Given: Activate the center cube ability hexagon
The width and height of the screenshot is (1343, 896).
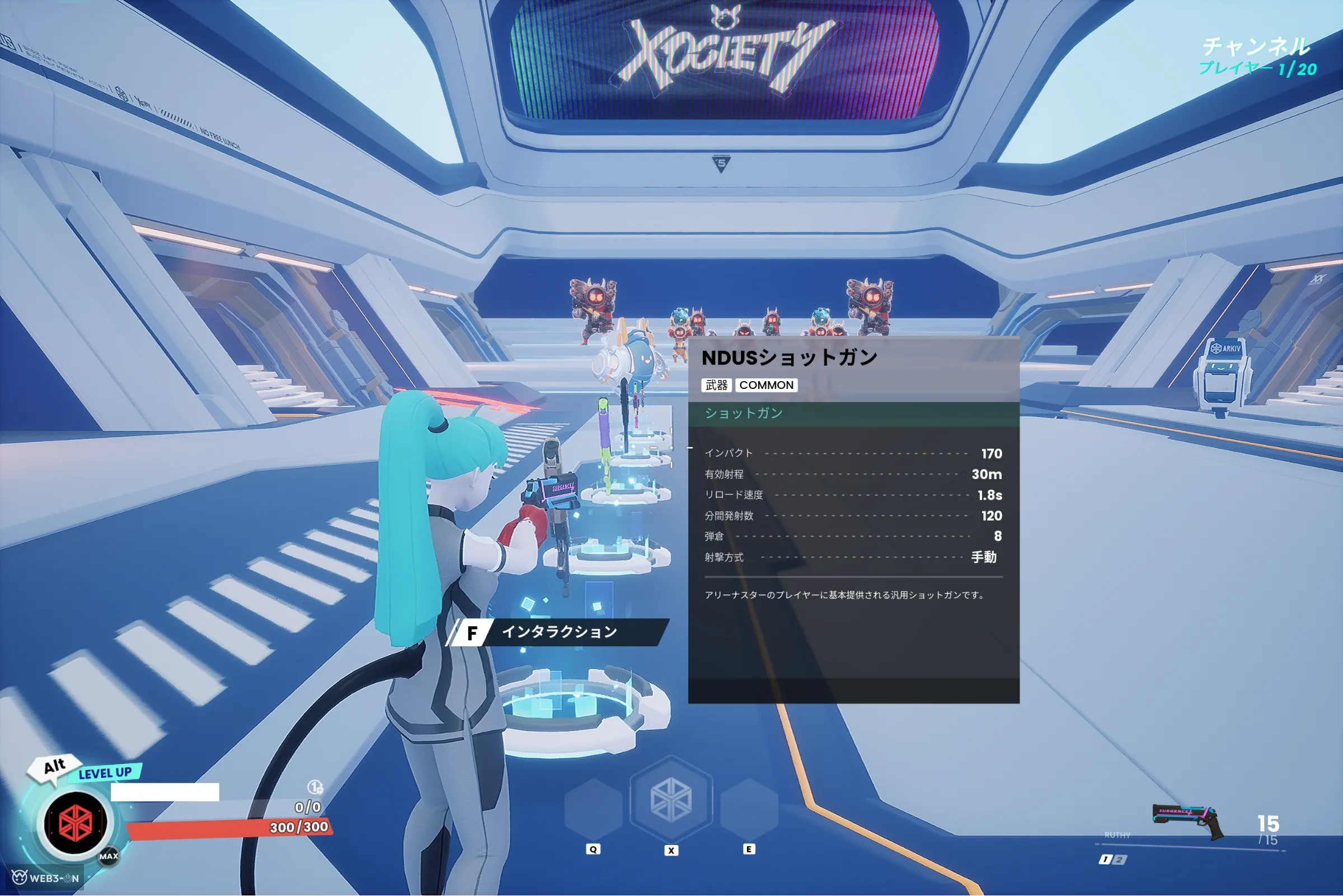Looking at the screenshot, I should point(671,799).
